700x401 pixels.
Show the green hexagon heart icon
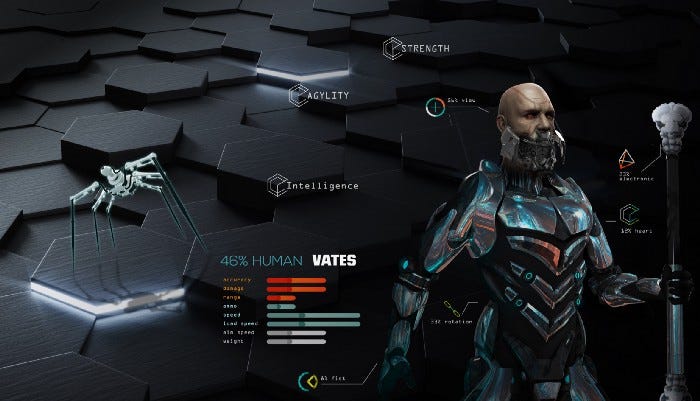point(629,214)
